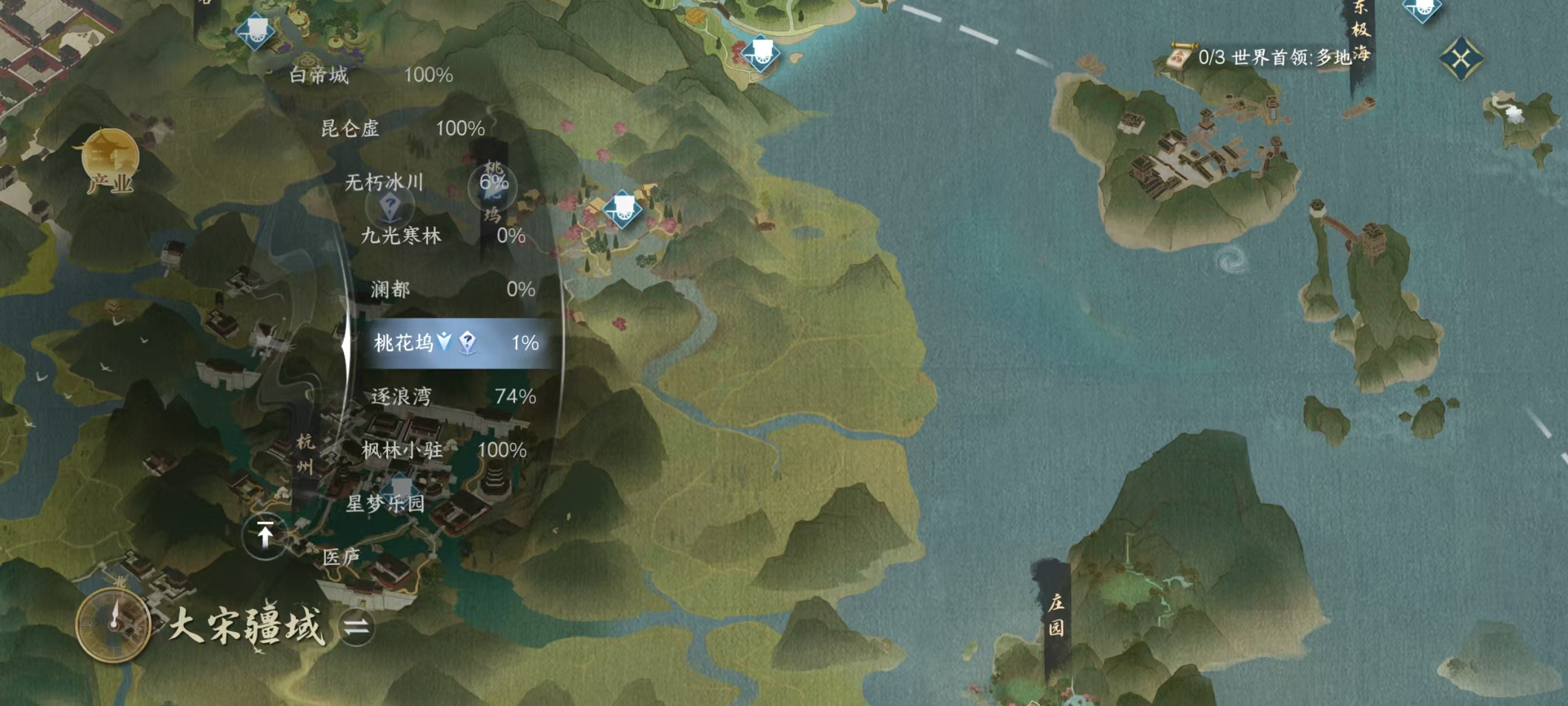Close the map with the X button
The image size is (1568, 706).
pos(1461,58)
